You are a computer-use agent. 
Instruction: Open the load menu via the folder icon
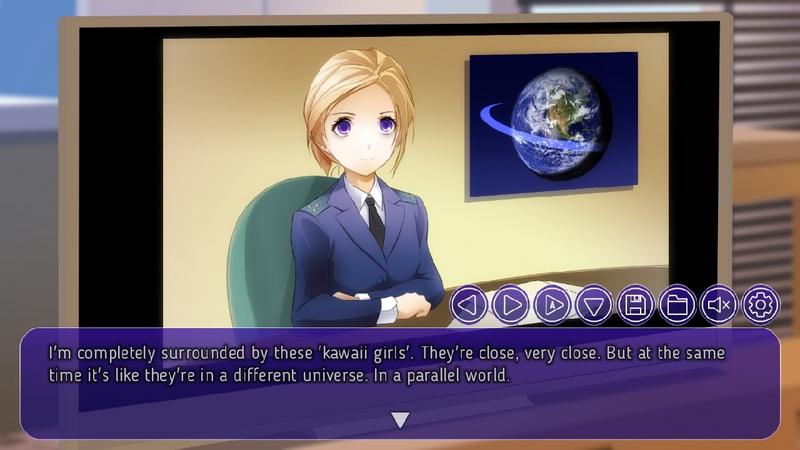(x=677, y=304)
